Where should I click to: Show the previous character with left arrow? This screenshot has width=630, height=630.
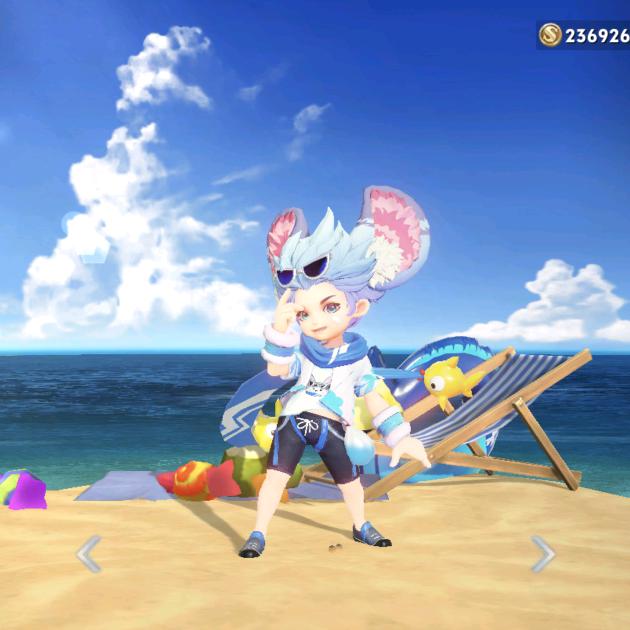[89, 553]
